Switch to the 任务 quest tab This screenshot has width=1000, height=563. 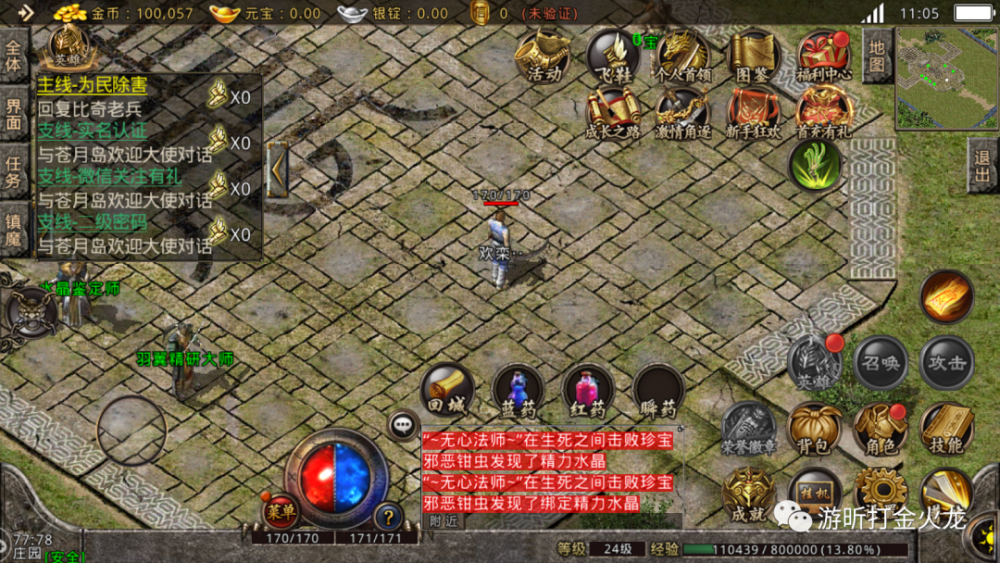[14, 171]
